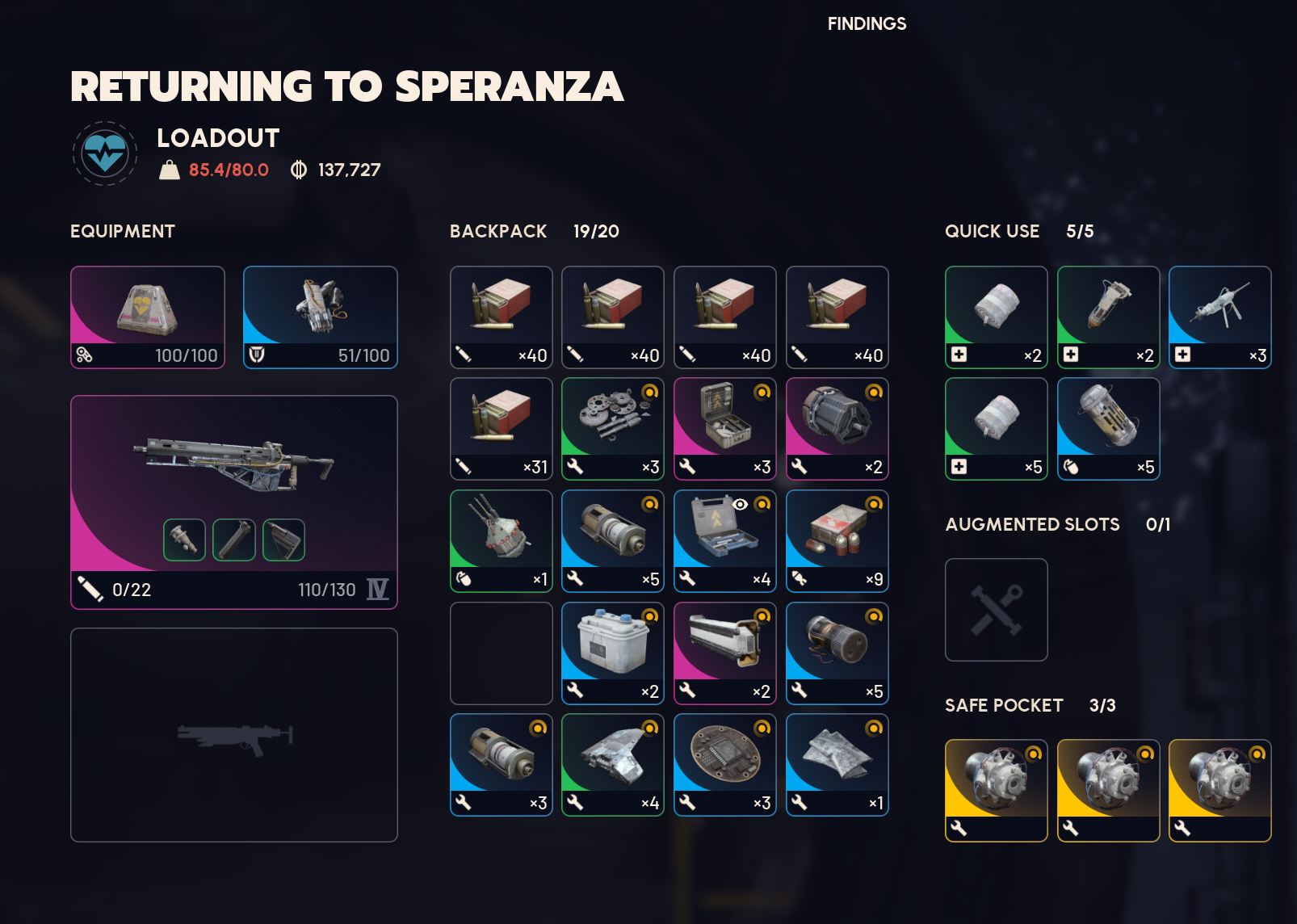
Task: Pick the white battery stack x2
Action: click(613, 653)
